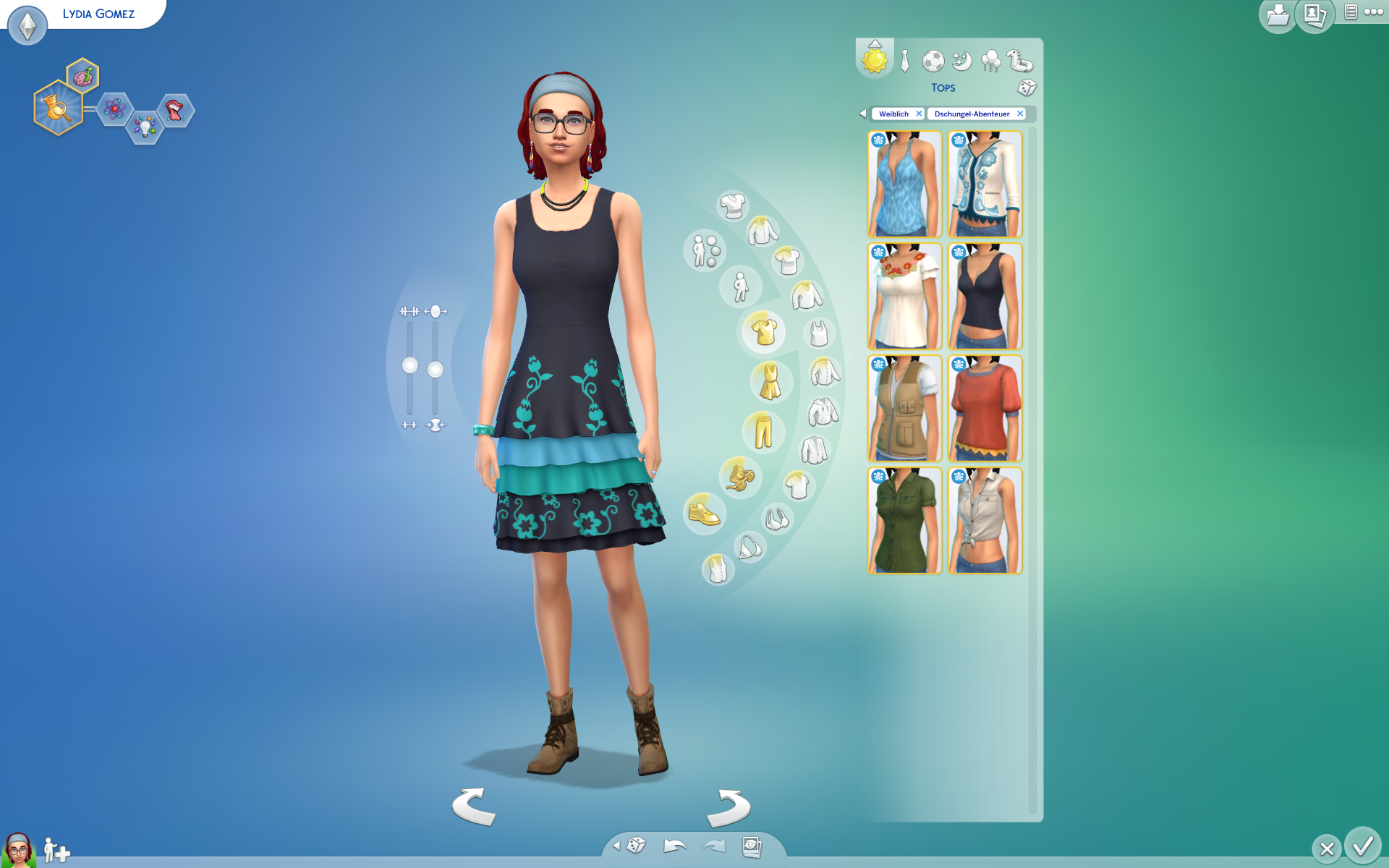Select the red puff-sleeve top
1389x868 pixels.
click(985, 409)
